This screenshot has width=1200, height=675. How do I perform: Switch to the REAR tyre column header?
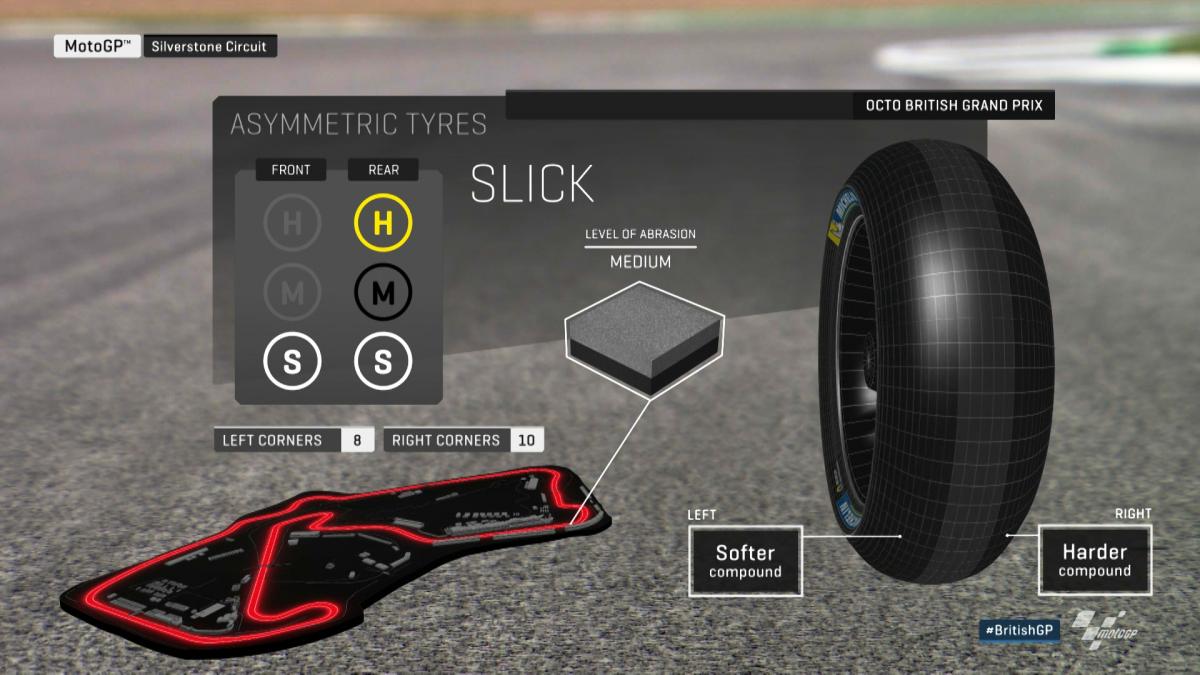(x=383, y=170)
